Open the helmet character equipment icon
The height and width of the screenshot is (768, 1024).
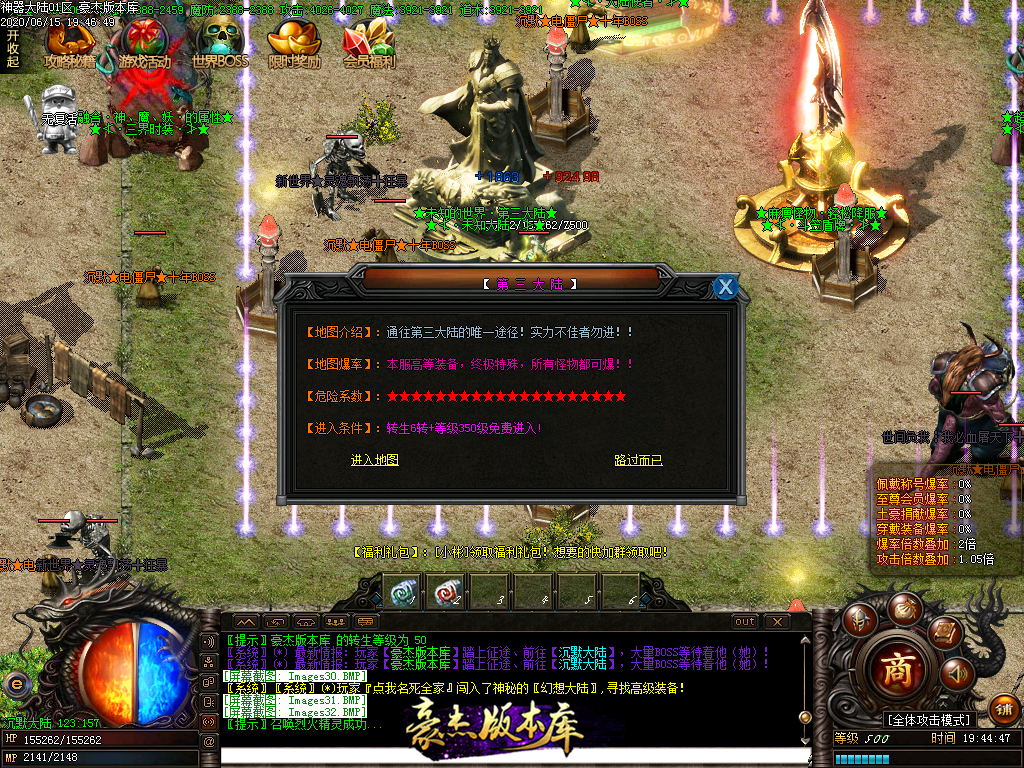pos(858,620)
